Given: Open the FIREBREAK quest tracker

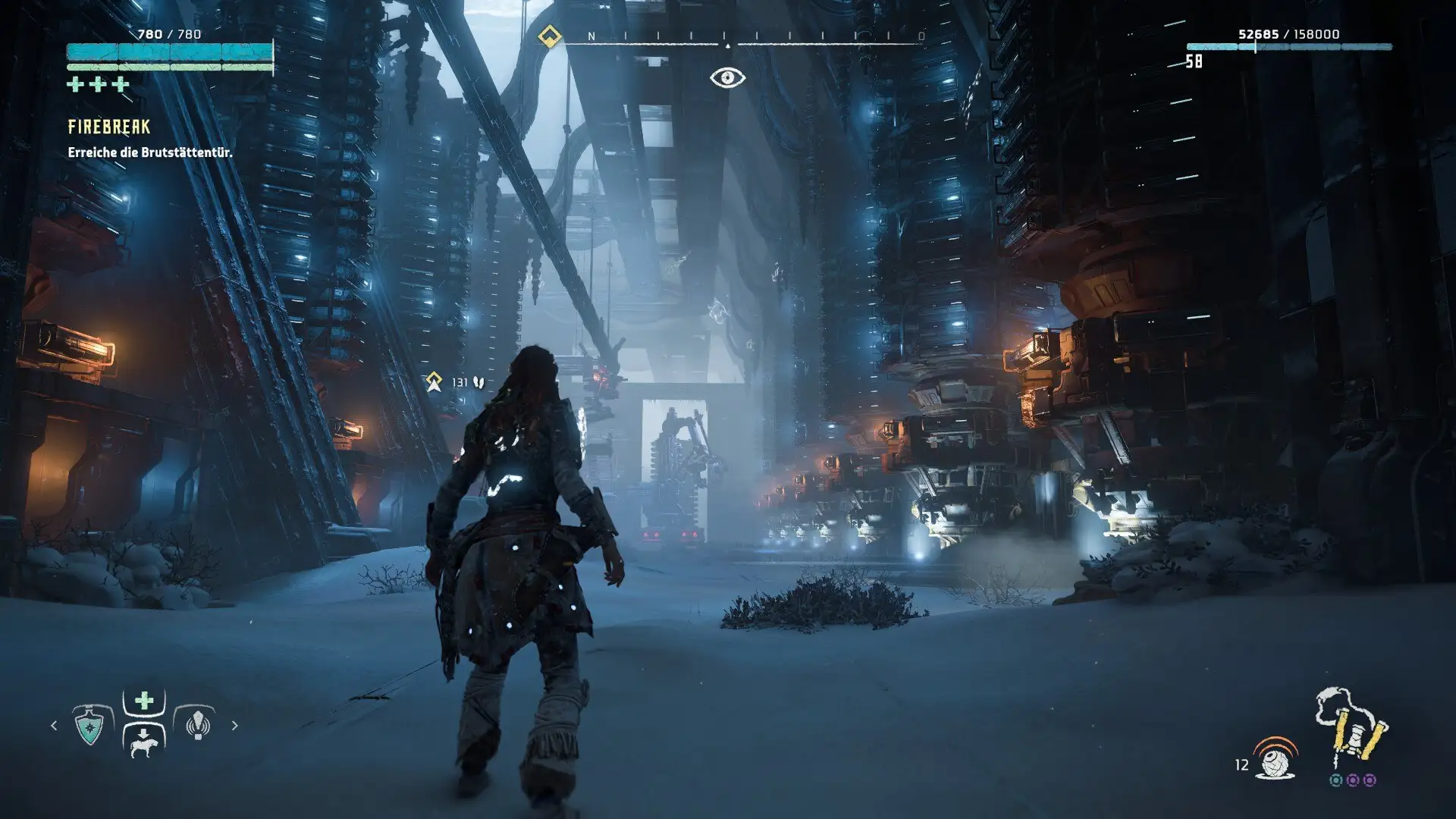Looking at the screenshot, I should point(109,127).
